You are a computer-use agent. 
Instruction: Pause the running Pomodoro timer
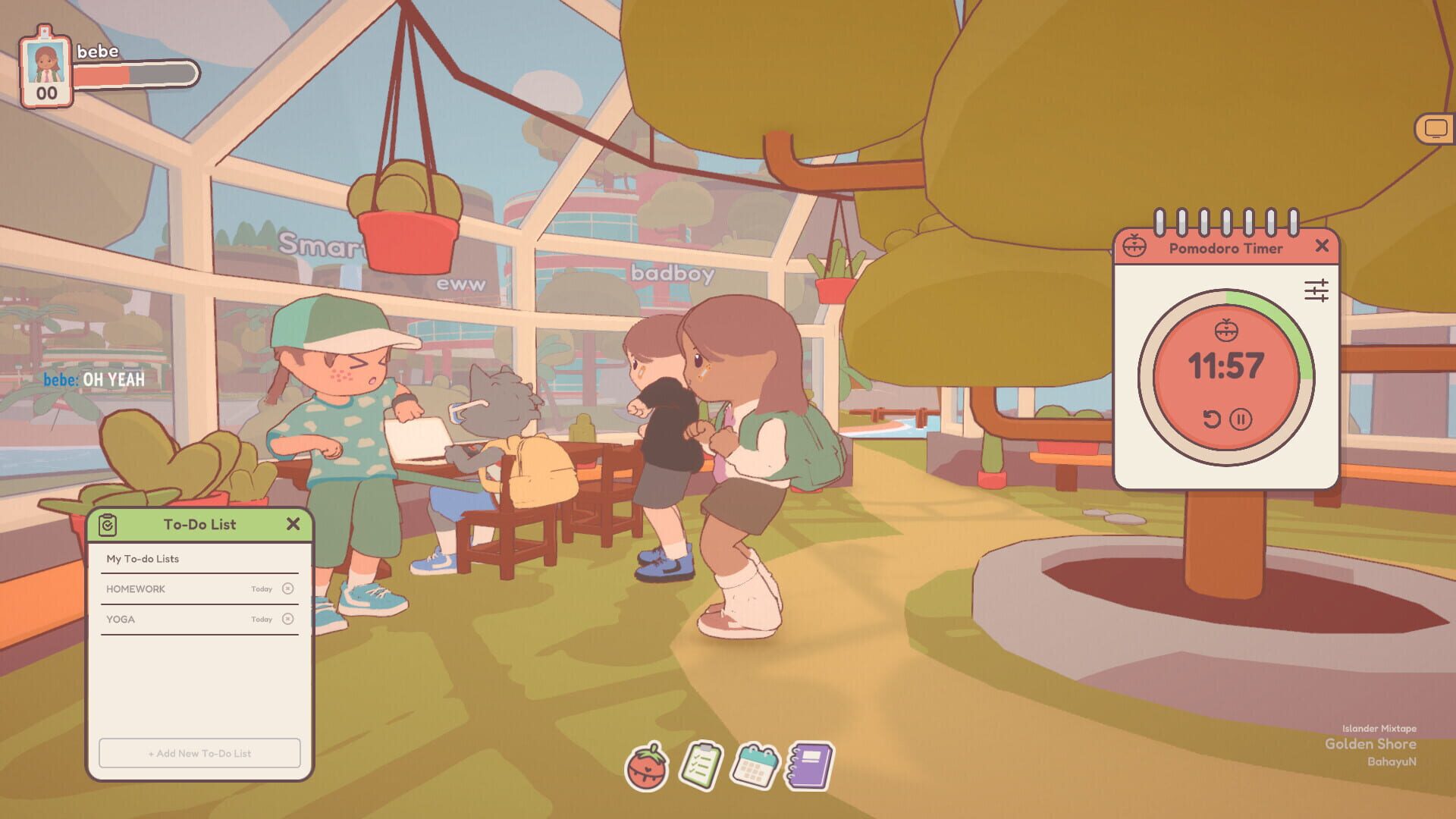pyautogui.click(x=1241, y=418)
